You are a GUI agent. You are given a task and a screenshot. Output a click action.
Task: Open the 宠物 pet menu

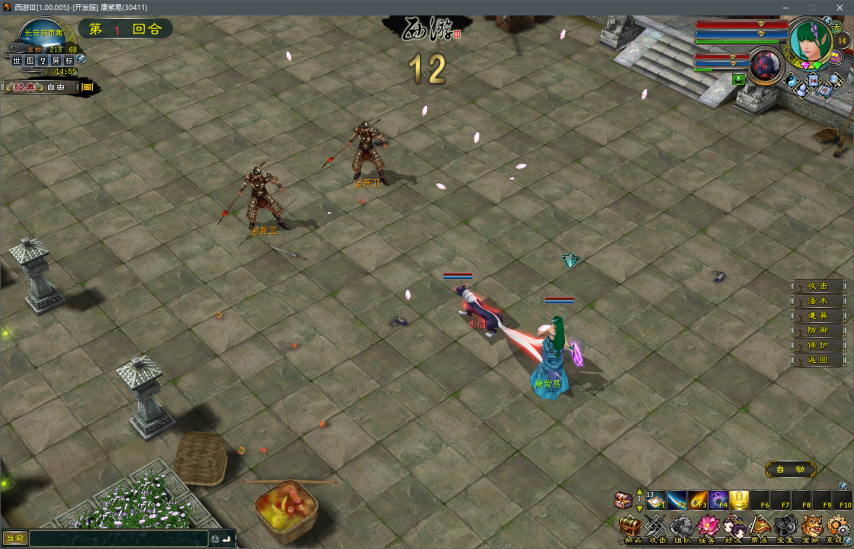[812, 527]
